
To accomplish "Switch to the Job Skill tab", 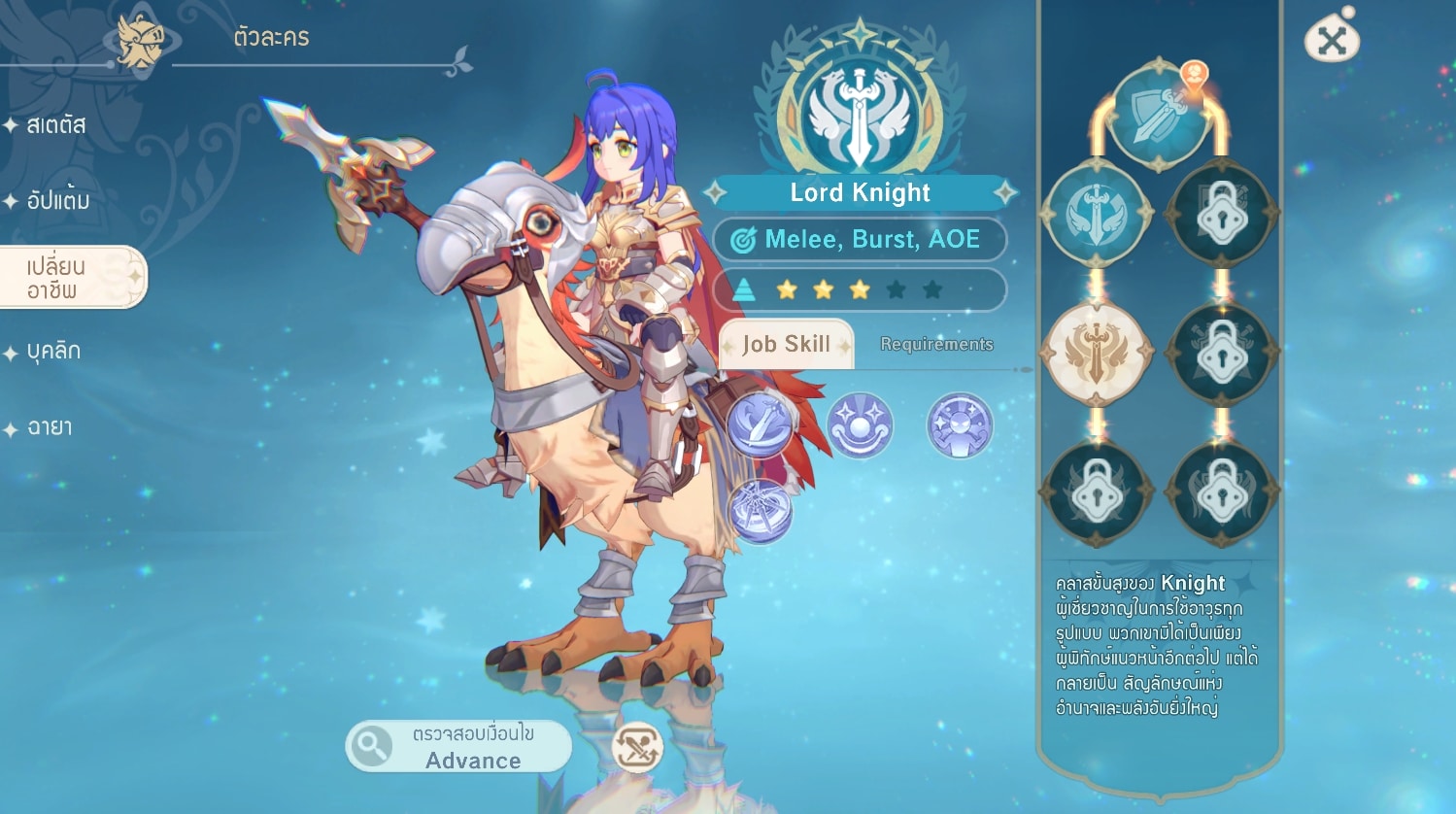I will (786, 345).
